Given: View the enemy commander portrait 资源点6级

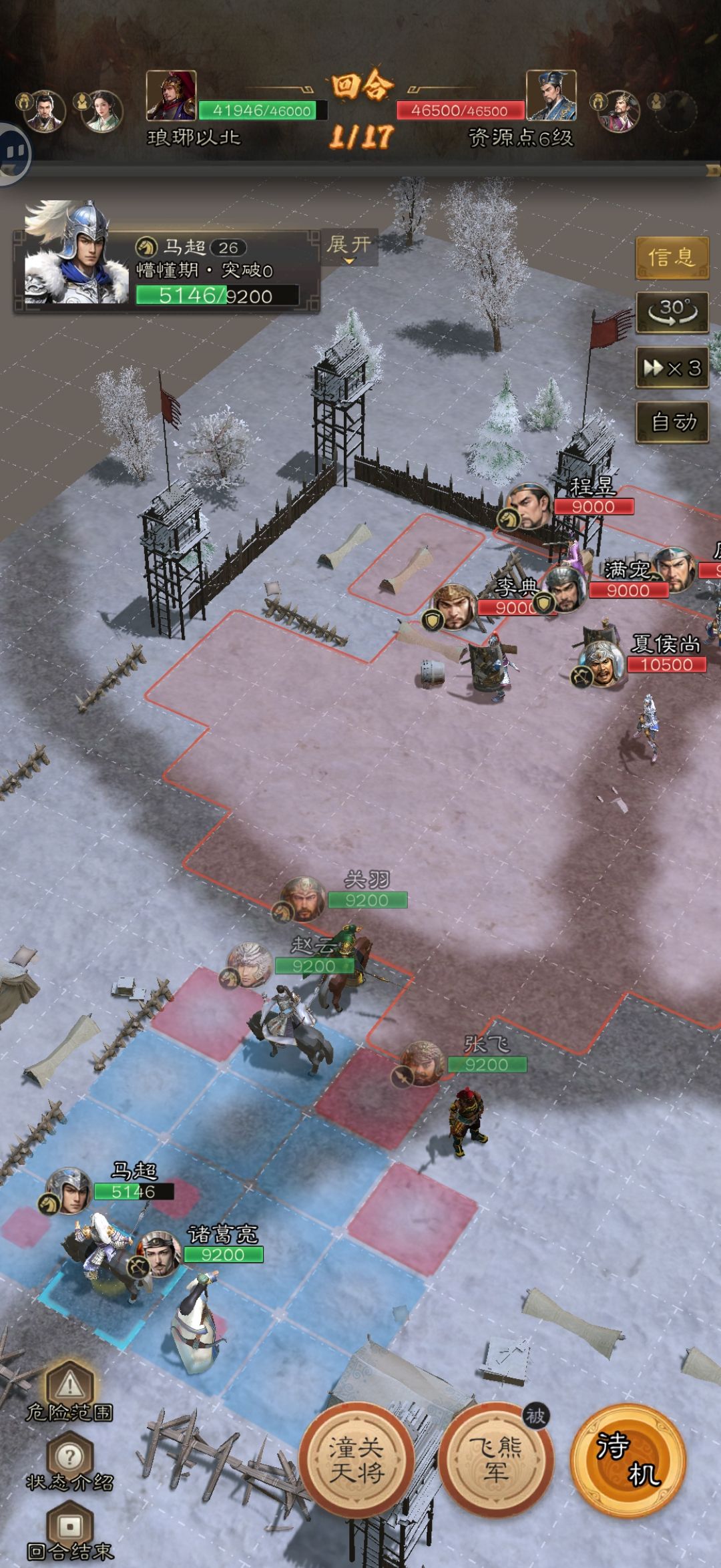Looking at the screenshot, I should tap(551, 95).
